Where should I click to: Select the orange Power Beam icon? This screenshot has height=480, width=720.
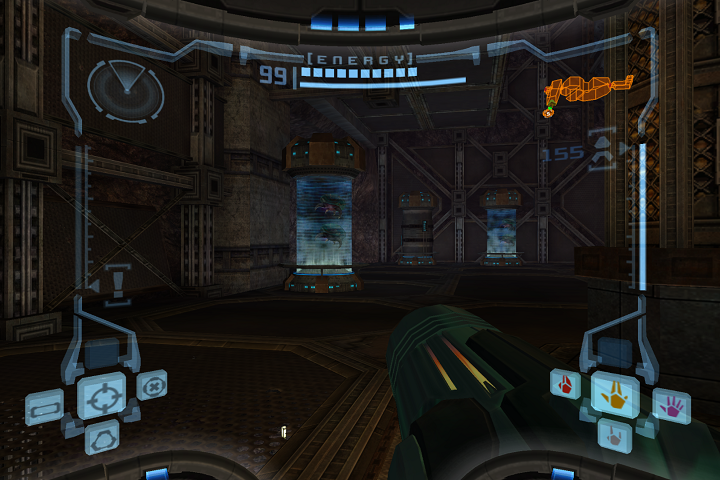tap(615, 393)
